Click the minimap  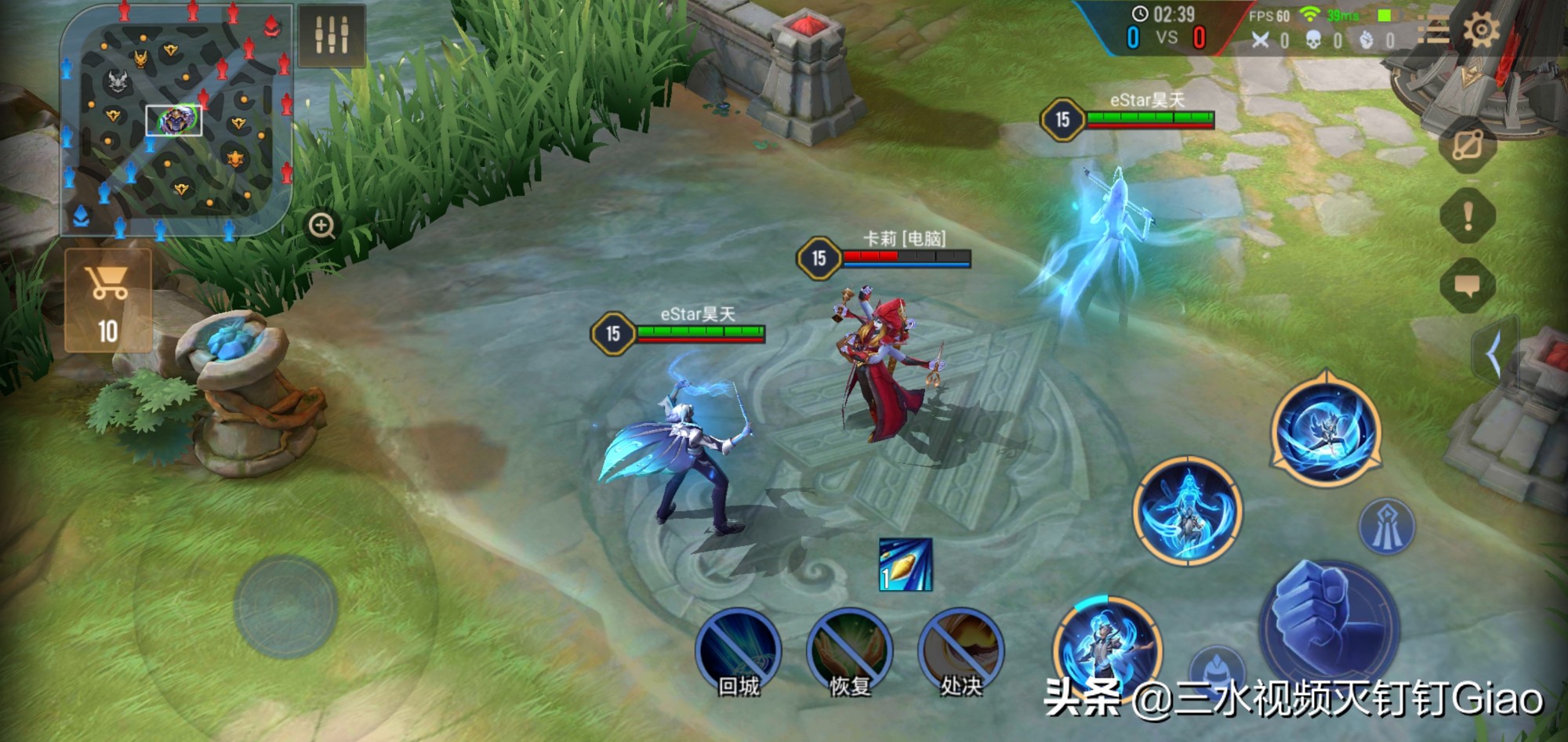coord(176,119)
